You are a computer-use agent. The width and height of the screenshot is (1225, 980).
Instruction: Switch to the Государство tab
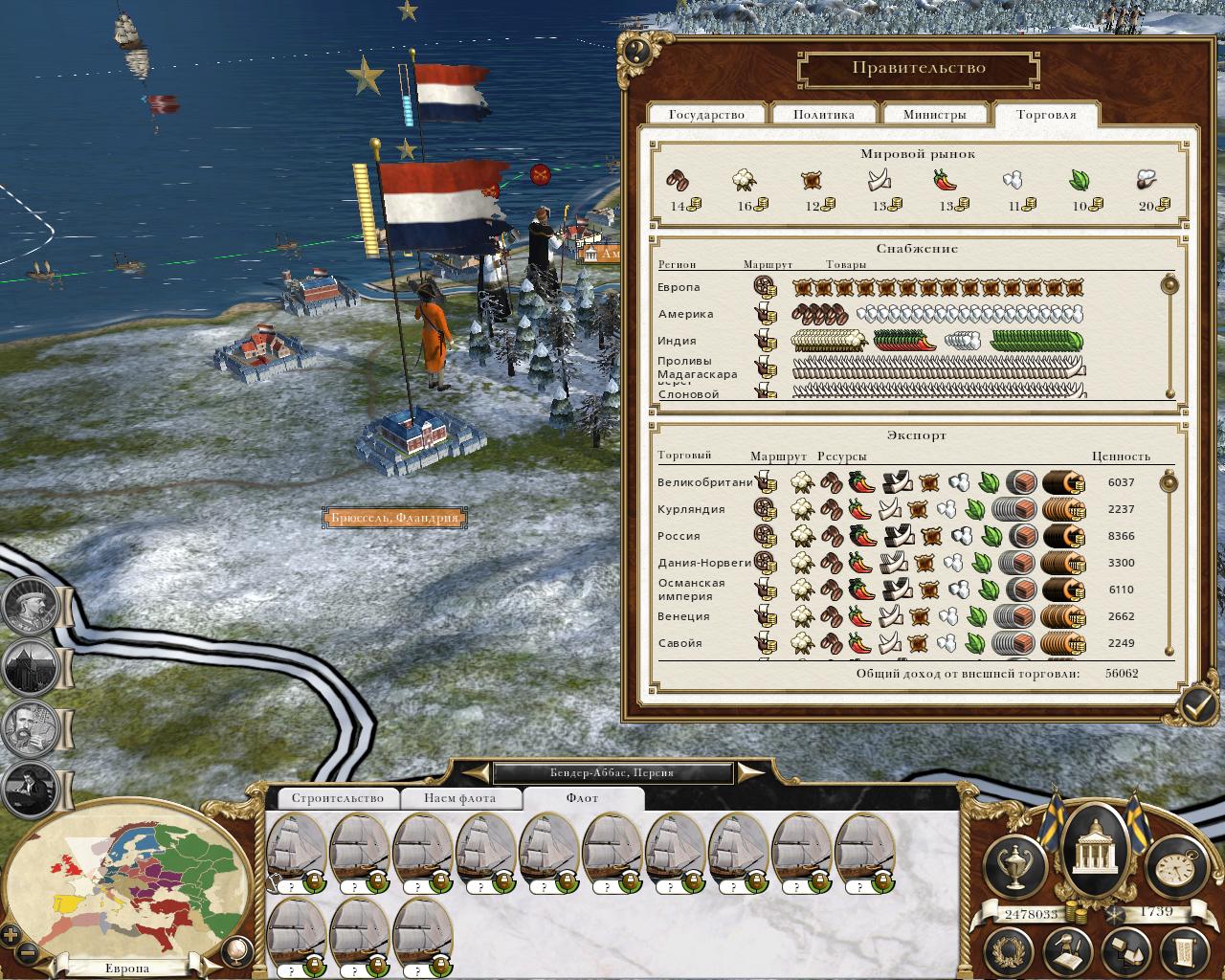(706, 114)
